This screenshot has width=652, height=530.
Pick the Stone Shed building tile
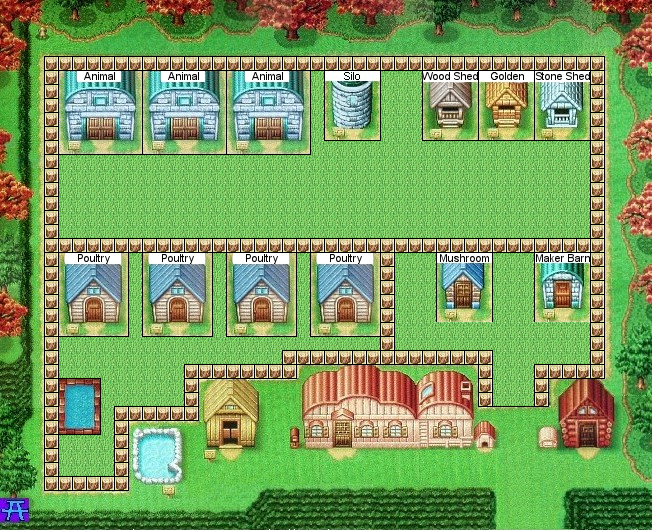pos(562,105)
